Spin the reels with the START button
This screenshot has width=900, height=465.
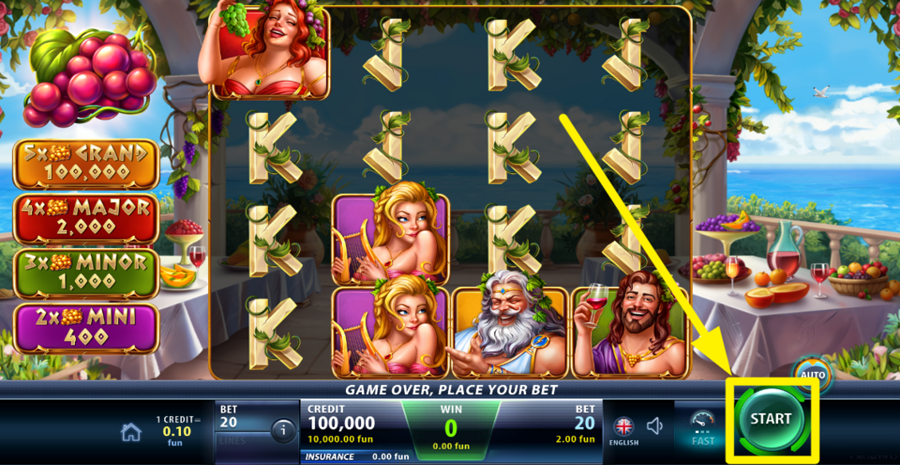pyautogui.click(x=770, y=419)
